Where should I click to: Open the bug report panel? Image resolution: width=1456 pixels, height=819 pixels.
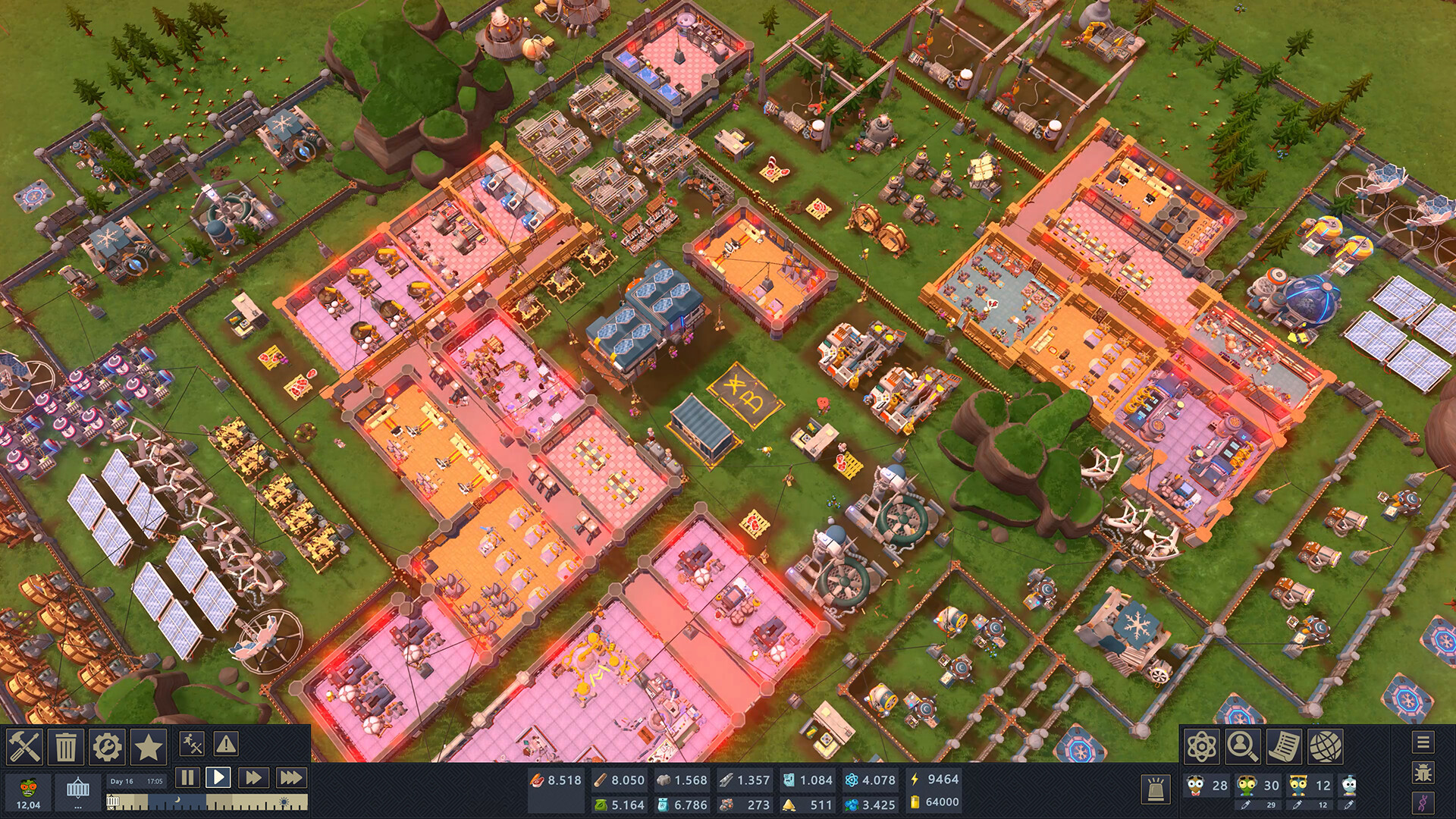1422,772
